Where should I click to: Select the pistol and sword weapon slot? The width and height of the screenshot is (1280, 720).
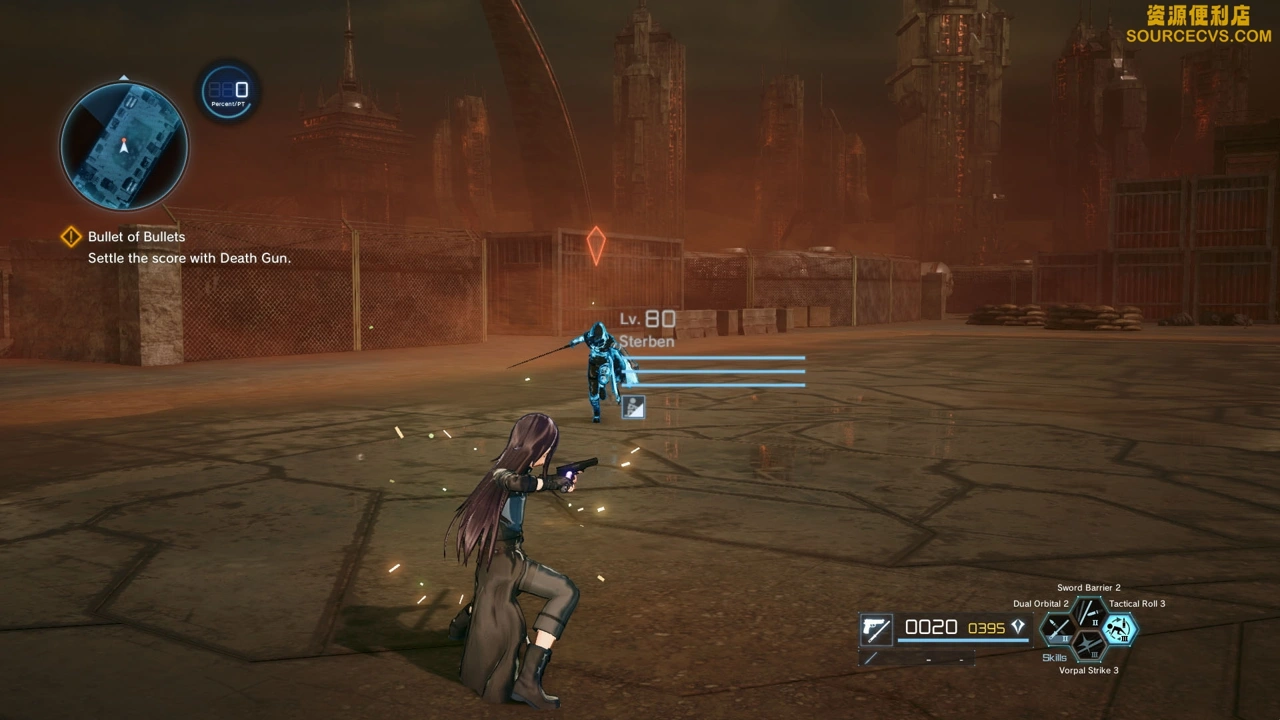tap(877, 629)
